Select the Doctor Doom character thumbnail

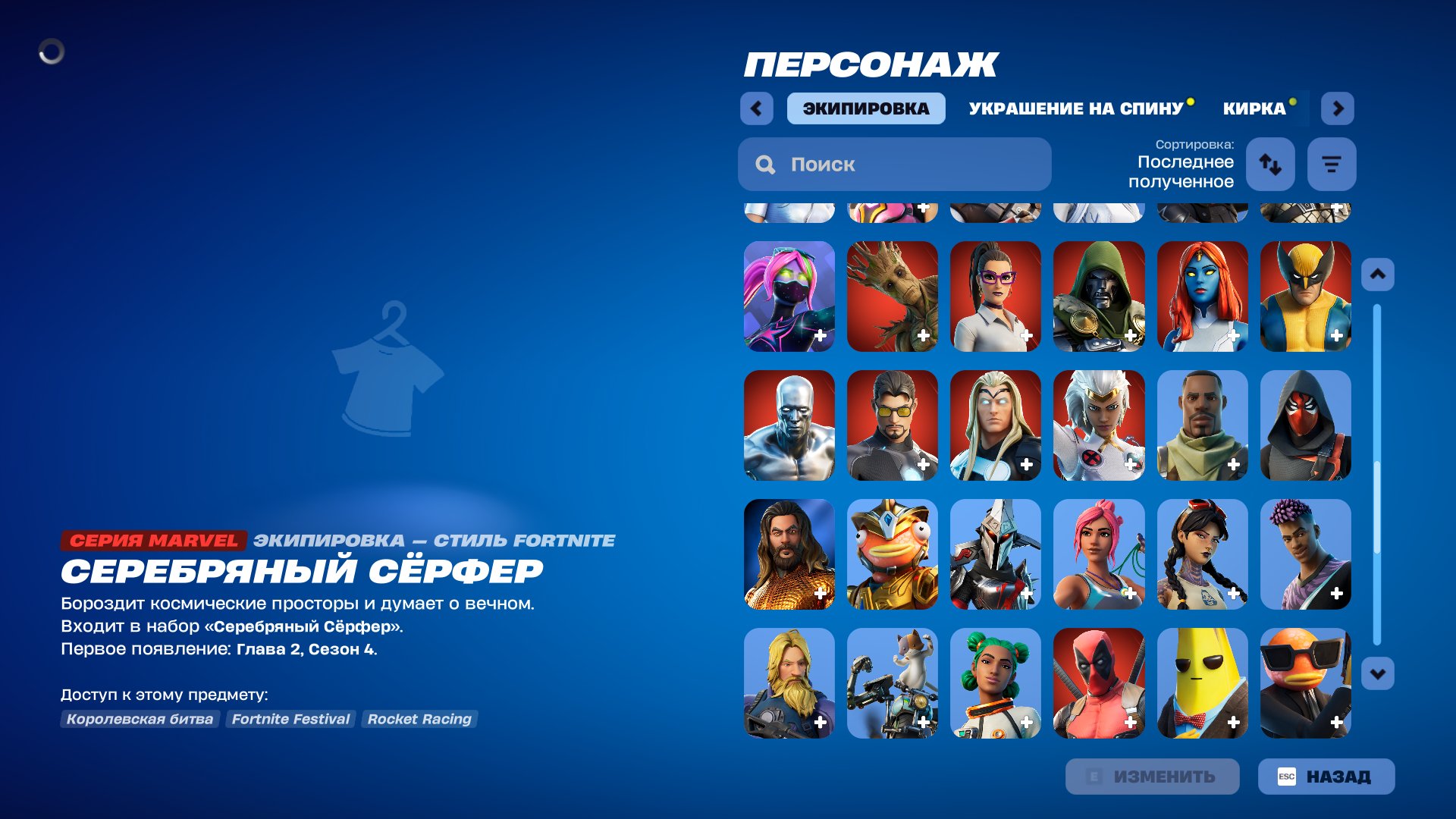click(x=1098, y=297)
